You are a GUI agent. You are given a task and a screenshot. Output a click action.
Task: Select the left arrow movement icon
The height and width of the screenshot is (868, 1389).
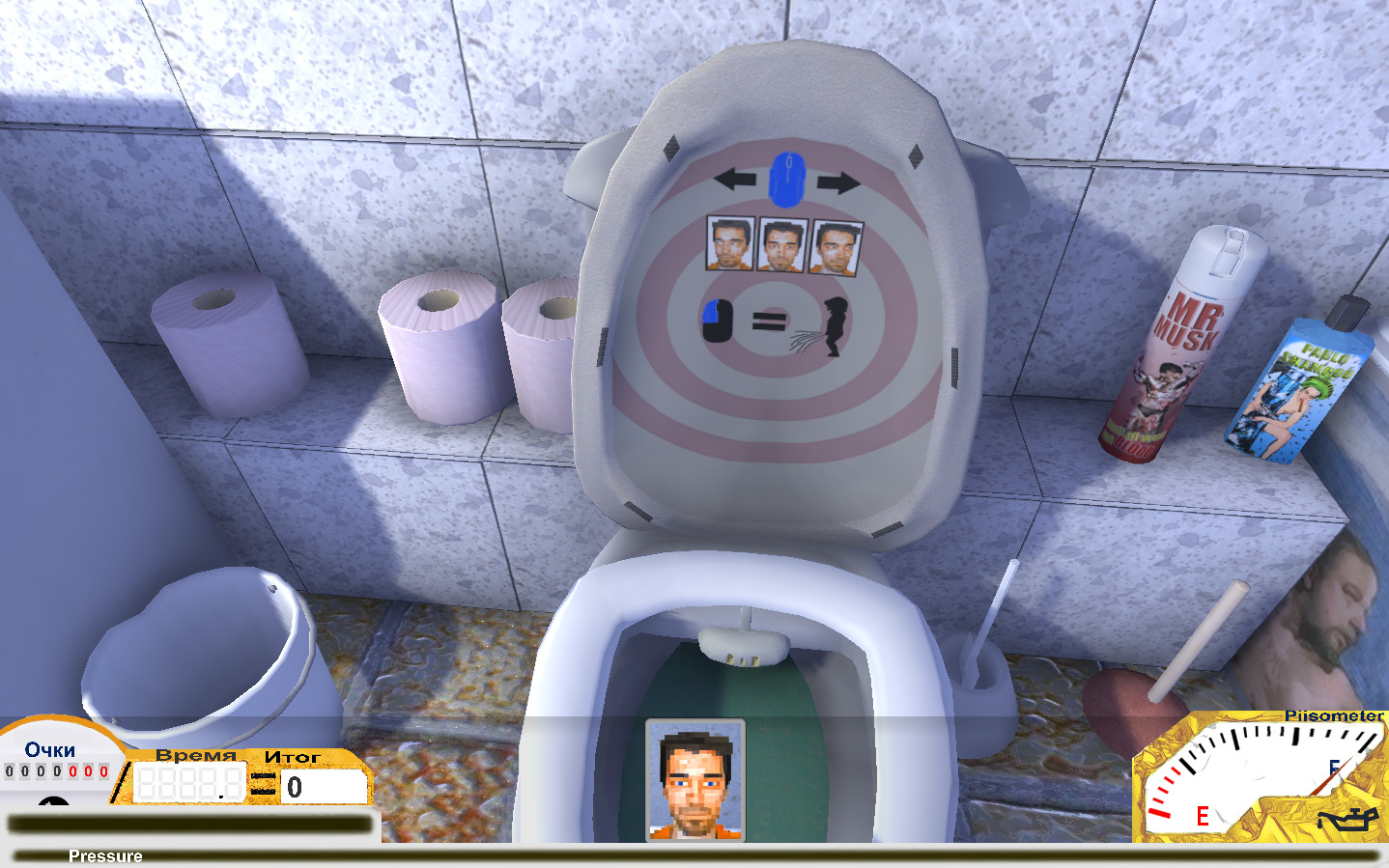point(736,179)
